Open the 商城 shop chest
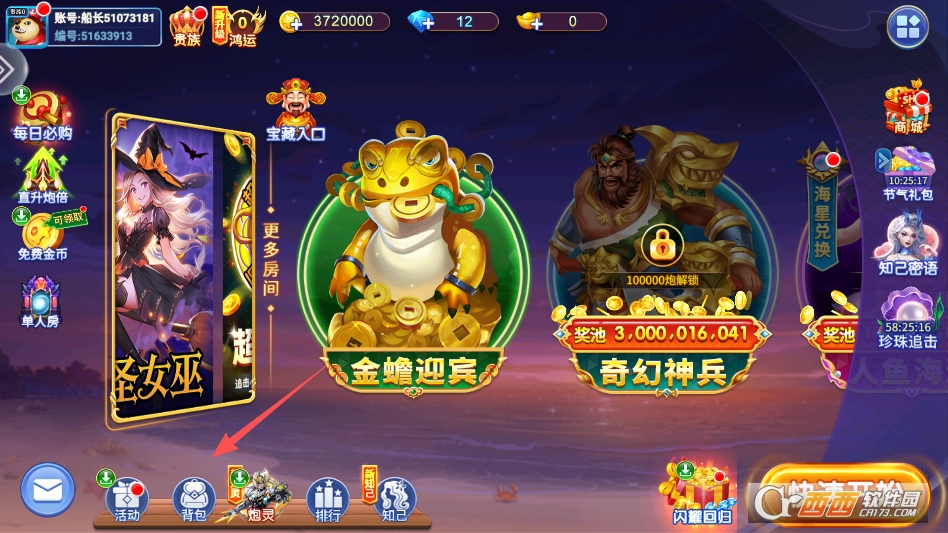This screenshot has height=533, width=948. 908,108
